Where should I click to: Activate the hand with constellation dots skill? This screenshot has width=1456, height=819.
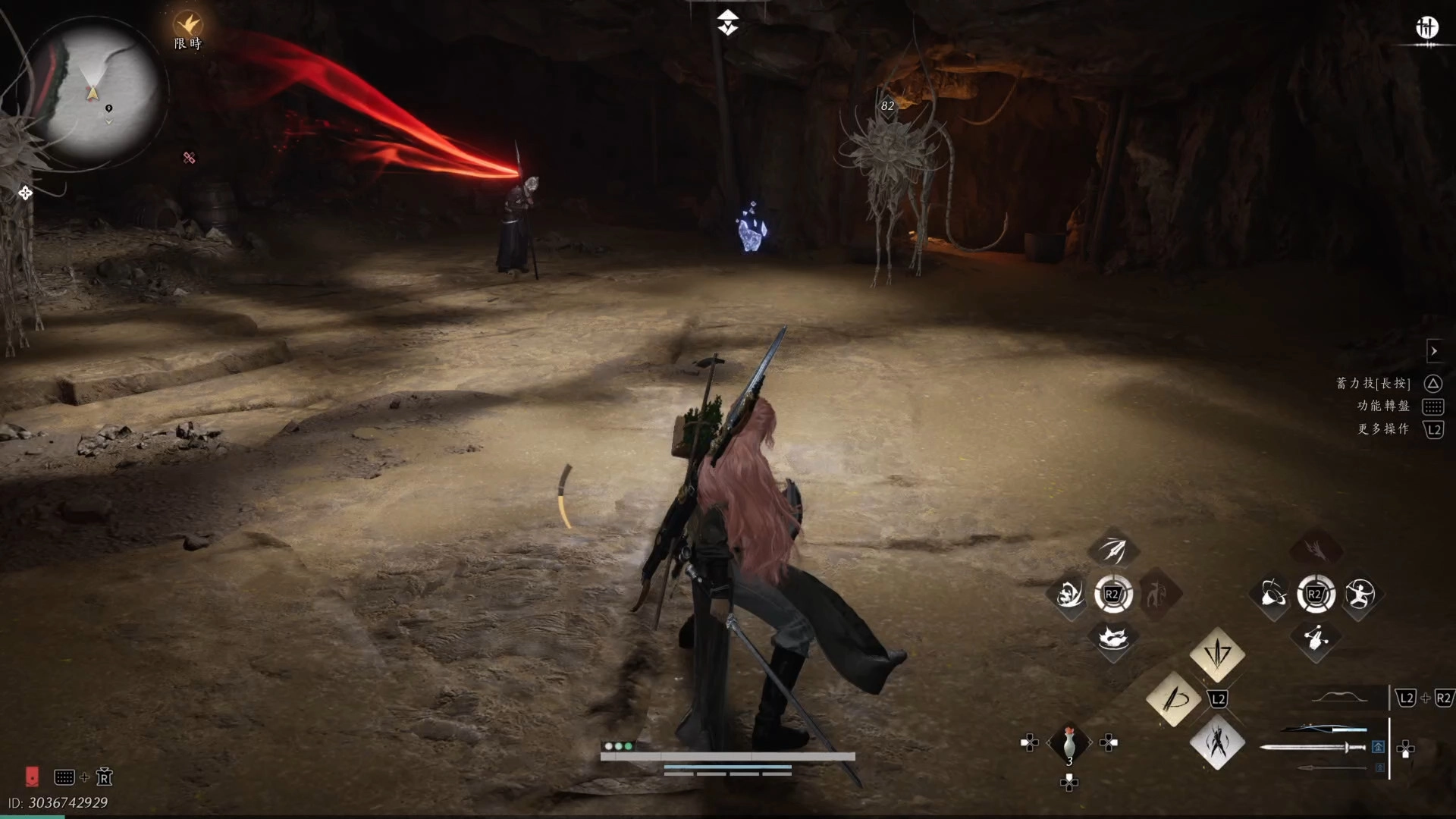click(x=1316, y=639)
